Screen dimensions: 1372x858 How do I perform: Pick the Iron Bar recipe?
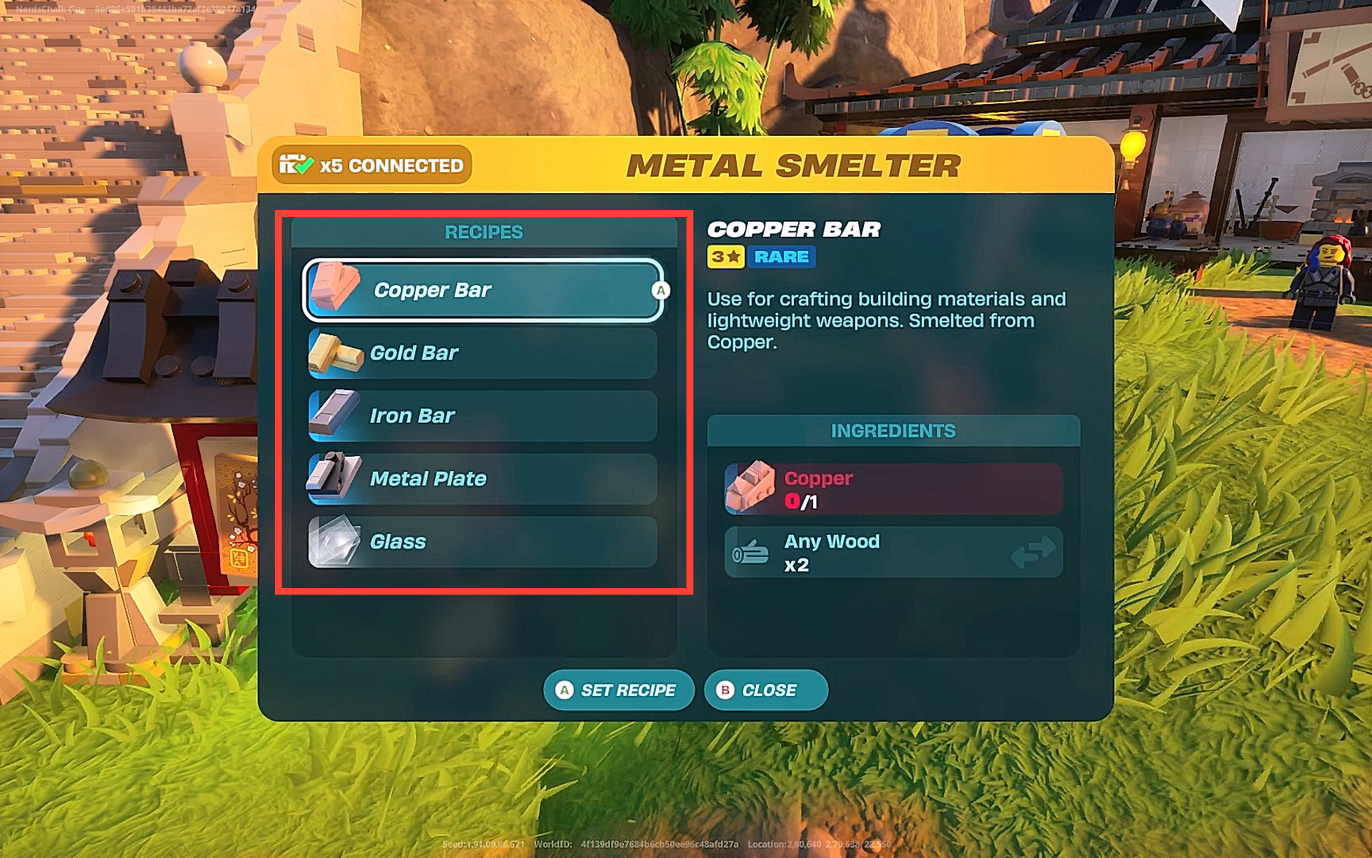(x=482, y=416)
